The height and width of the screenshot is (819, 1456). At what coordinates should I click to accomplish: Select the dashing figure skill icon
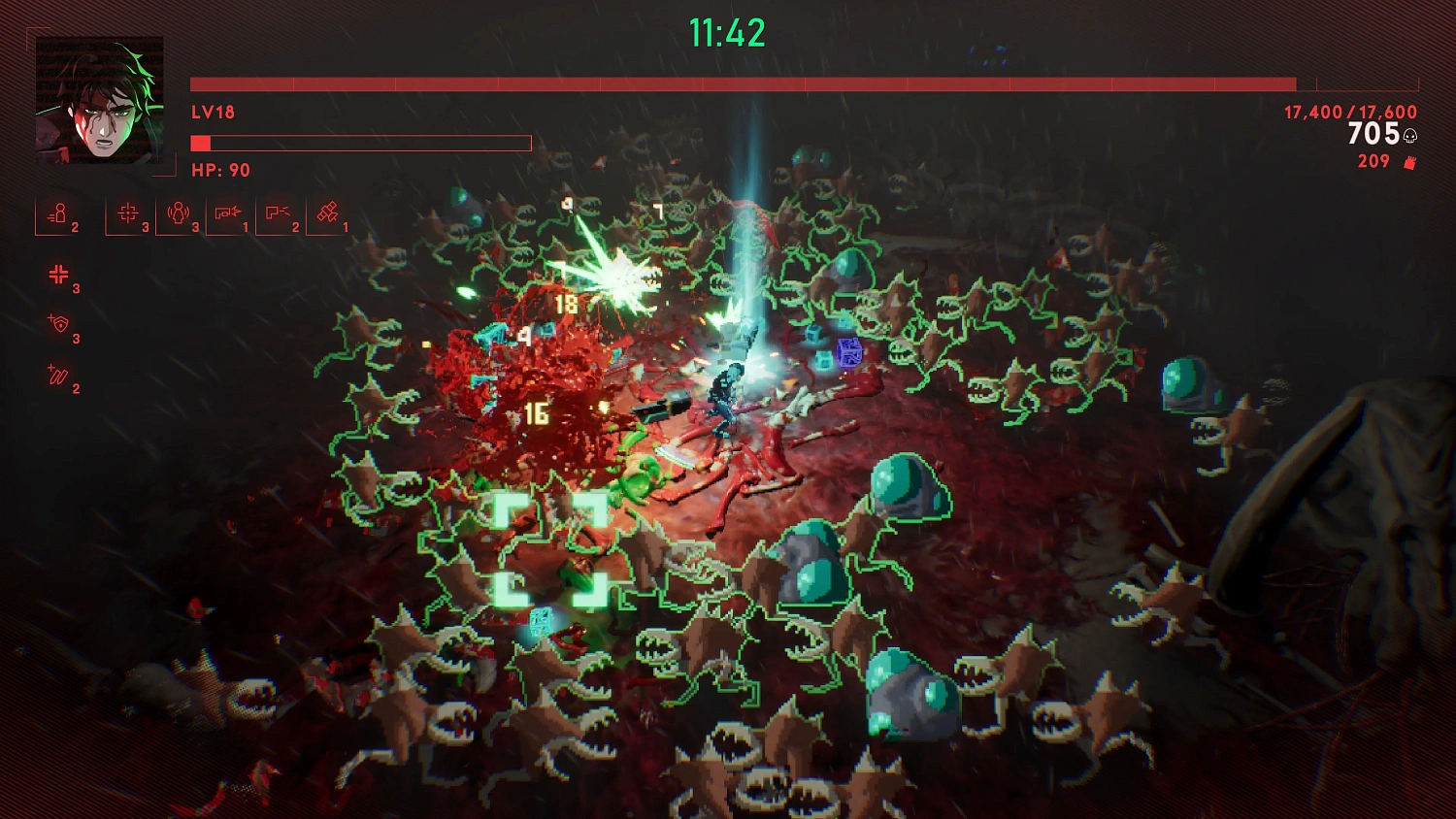pos(59,213)
